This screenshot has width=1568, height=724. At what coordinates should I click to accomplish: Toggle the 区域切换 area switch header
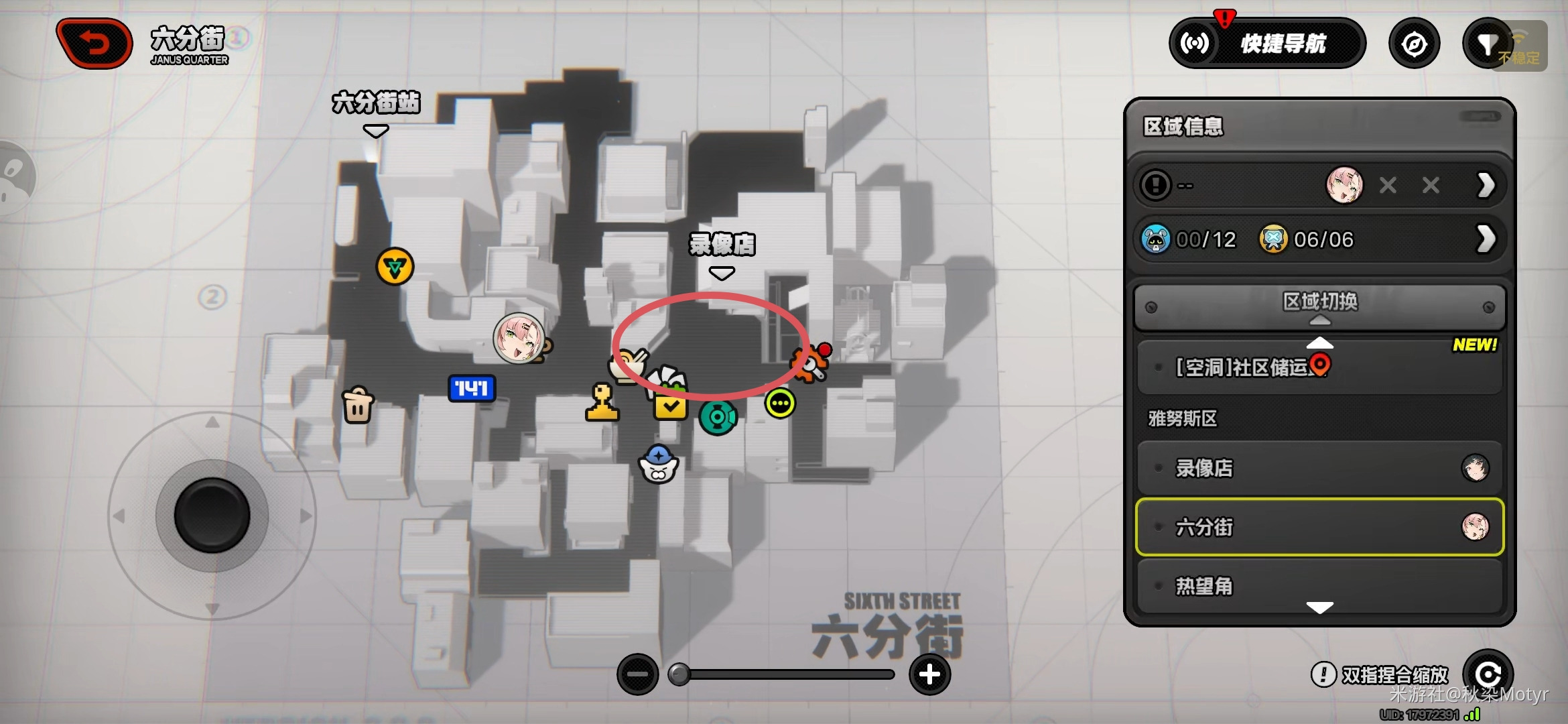point(1319,306)
